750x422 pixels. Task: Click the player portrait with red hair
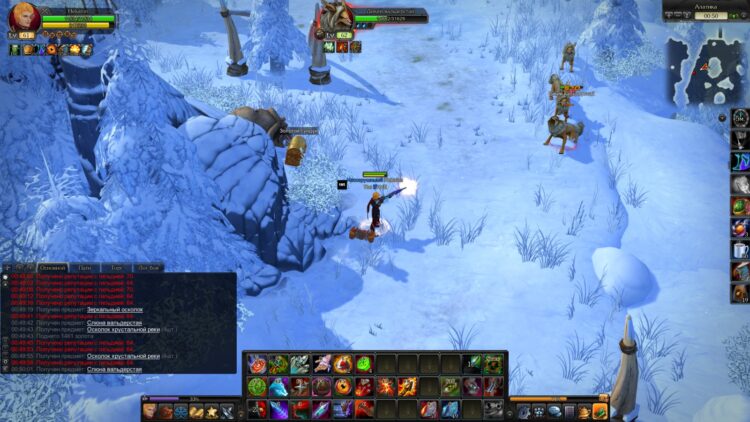(x=24, y=17)
